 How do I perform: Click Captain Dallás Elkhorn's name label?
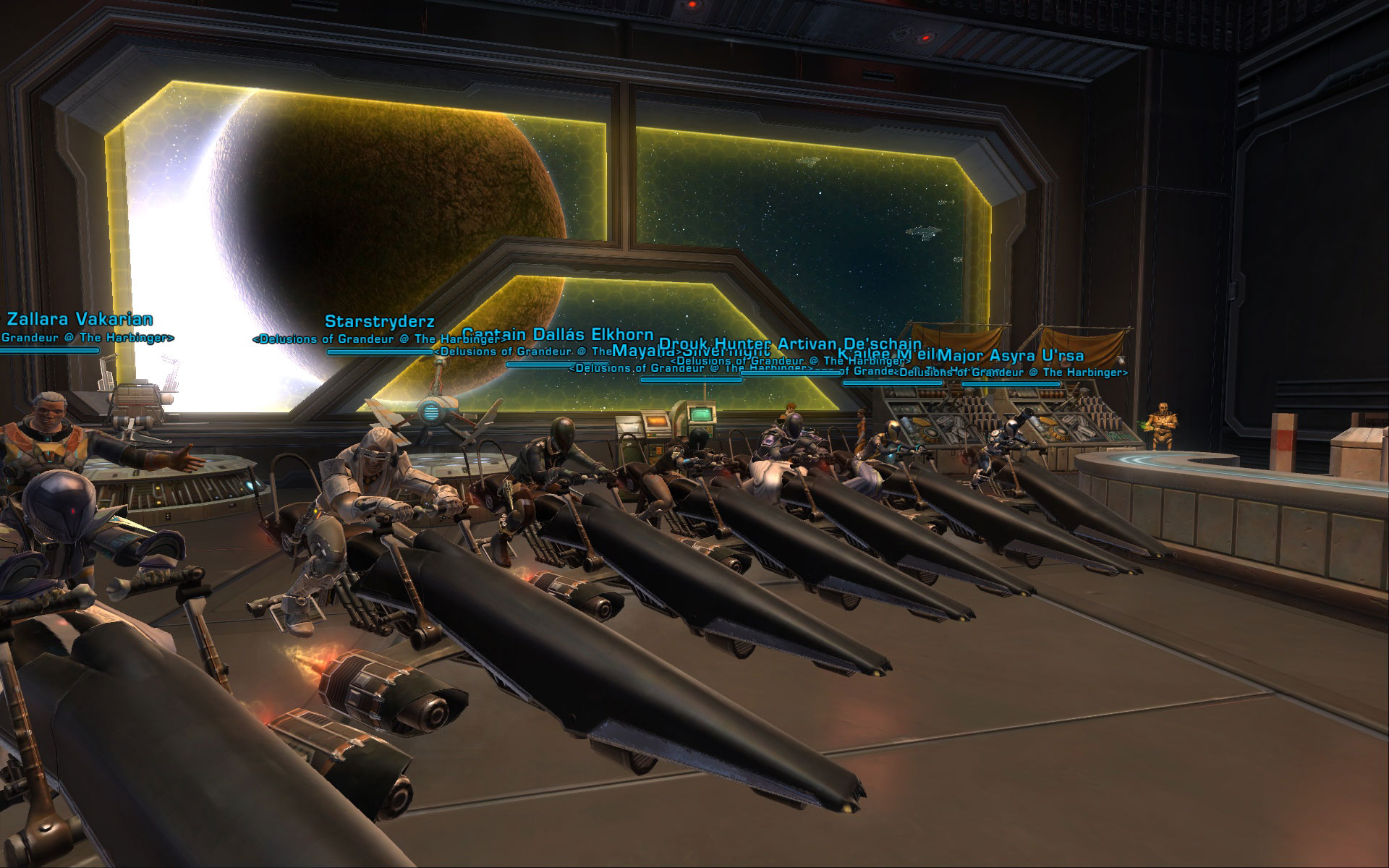click(x=557, y=335)
